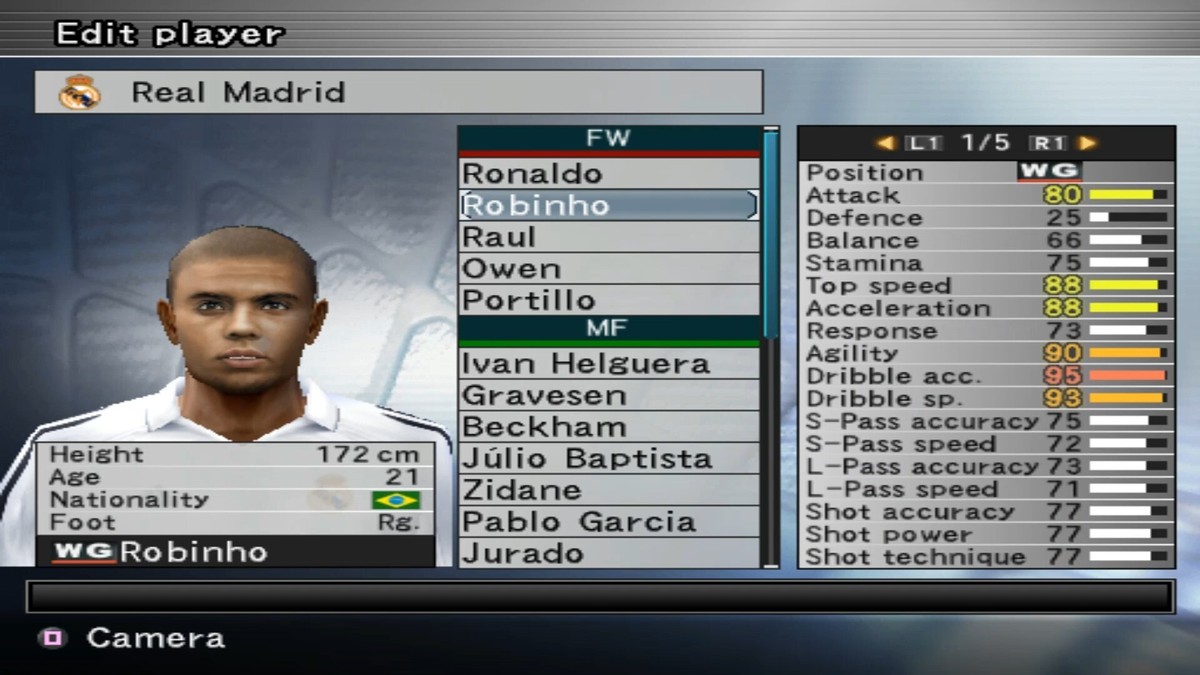Select Raul from the FW list
Viewport: 1200px width, 675px height.
click(608, 237)
